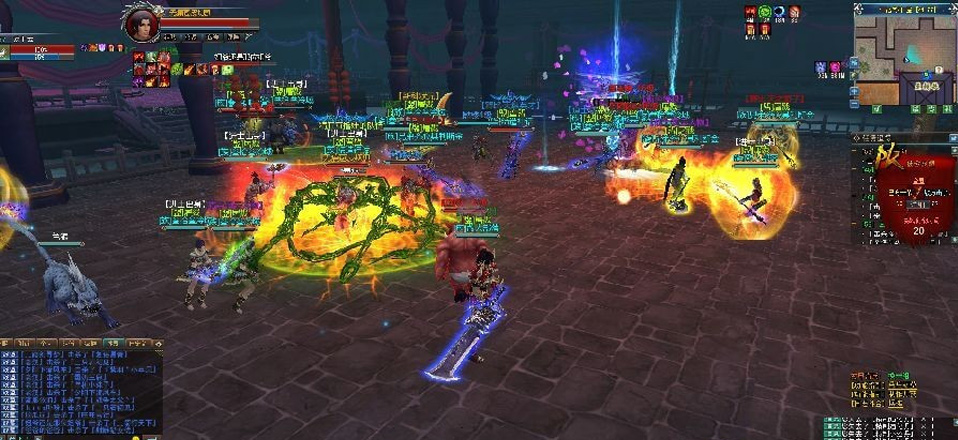Viewport: 958px width, 440px height.
Task: Select the blue crescent buff icon
Action: pos(779,12)
